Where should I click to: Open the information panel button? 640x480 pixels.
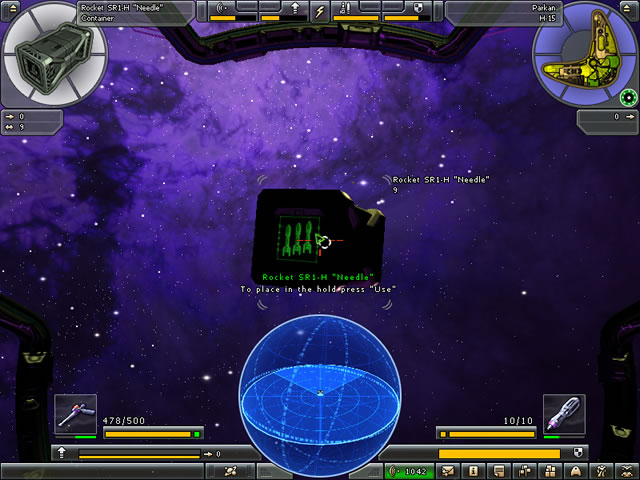(x=473, y=470)
